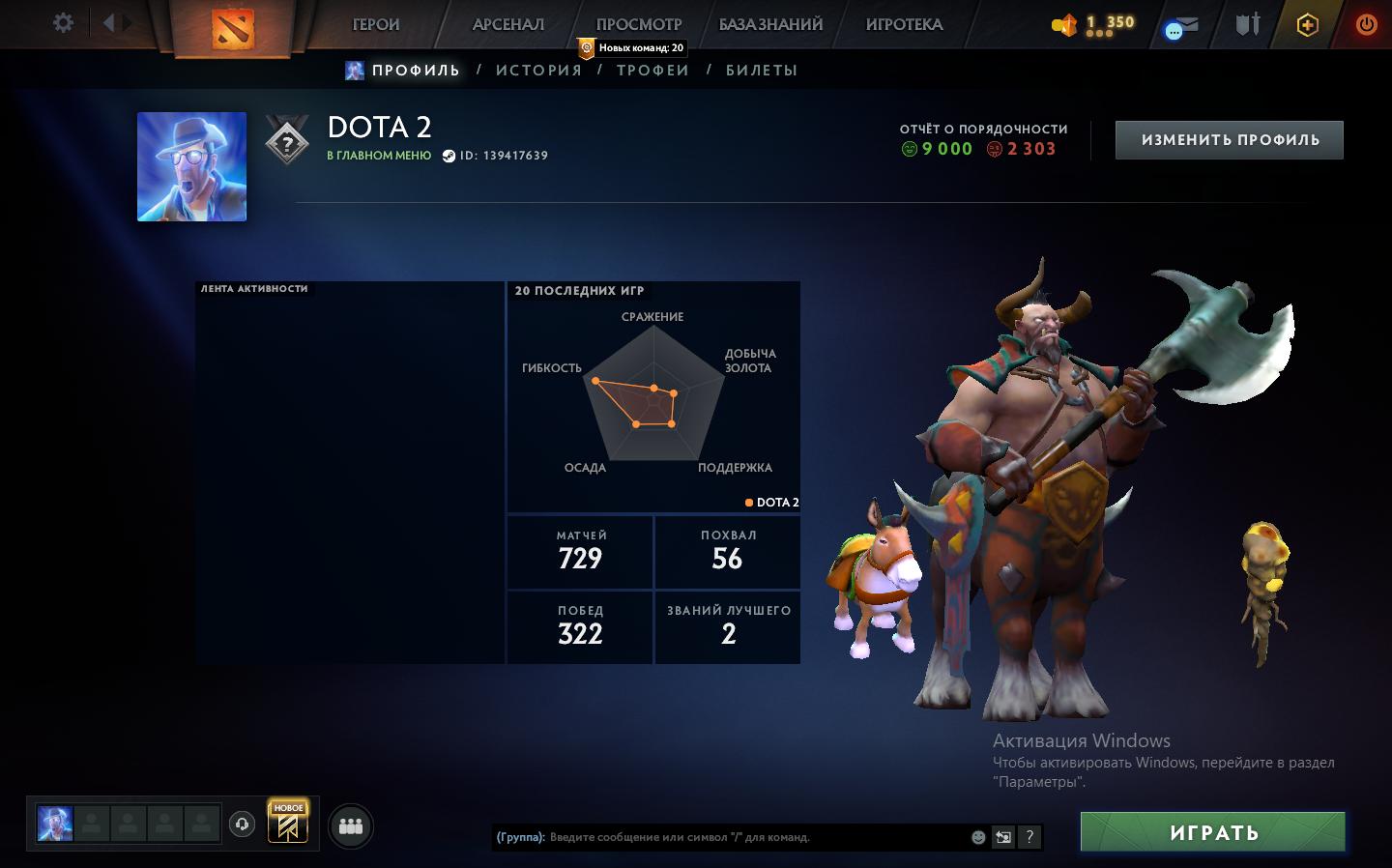Open the party group icon button
The height and width of the screenshot is (868, 1392).
pos(351,826)
